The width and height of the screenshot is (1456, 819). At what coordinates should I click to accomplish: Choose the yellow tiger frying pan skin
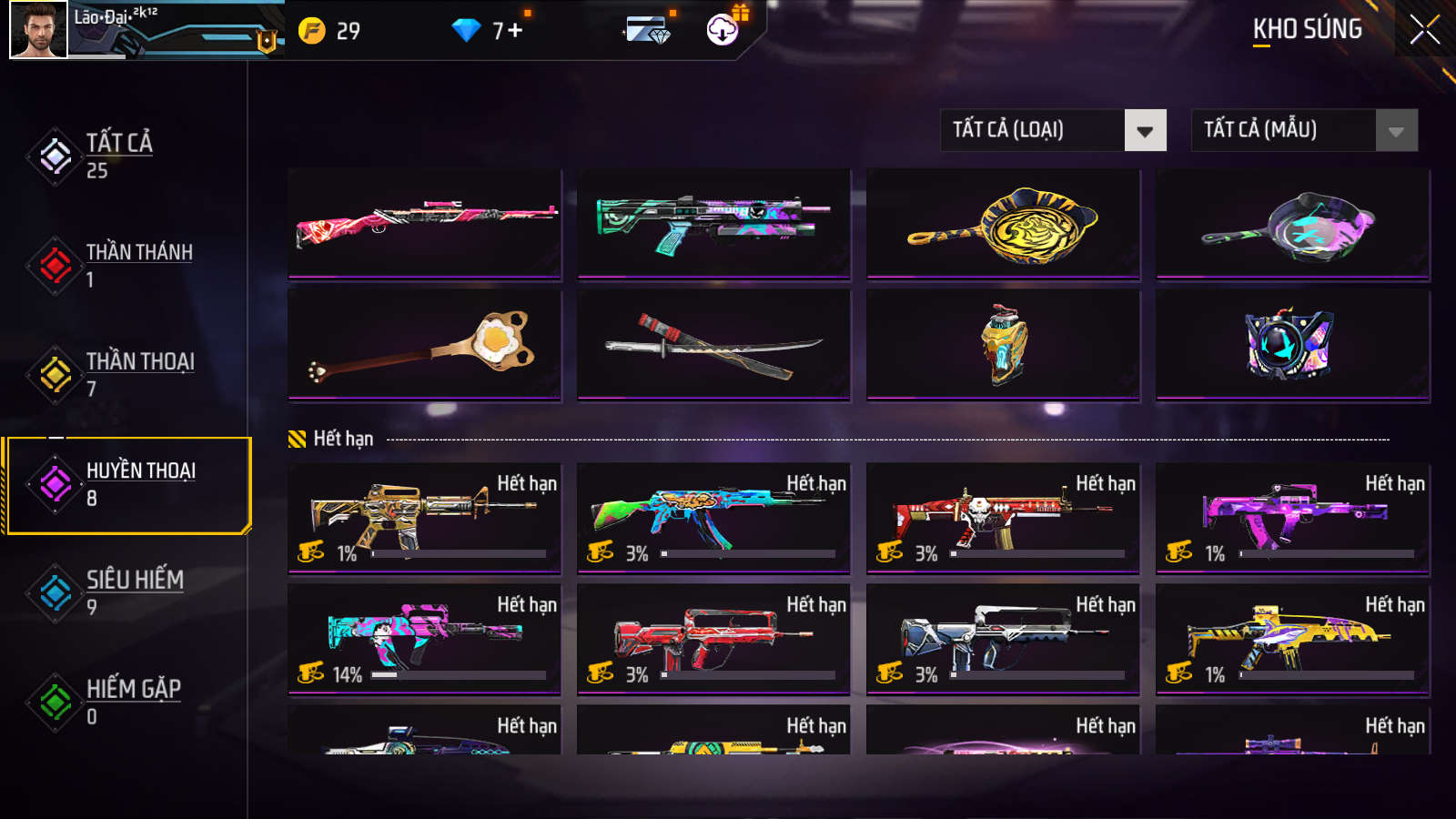tap(1003, 223)
